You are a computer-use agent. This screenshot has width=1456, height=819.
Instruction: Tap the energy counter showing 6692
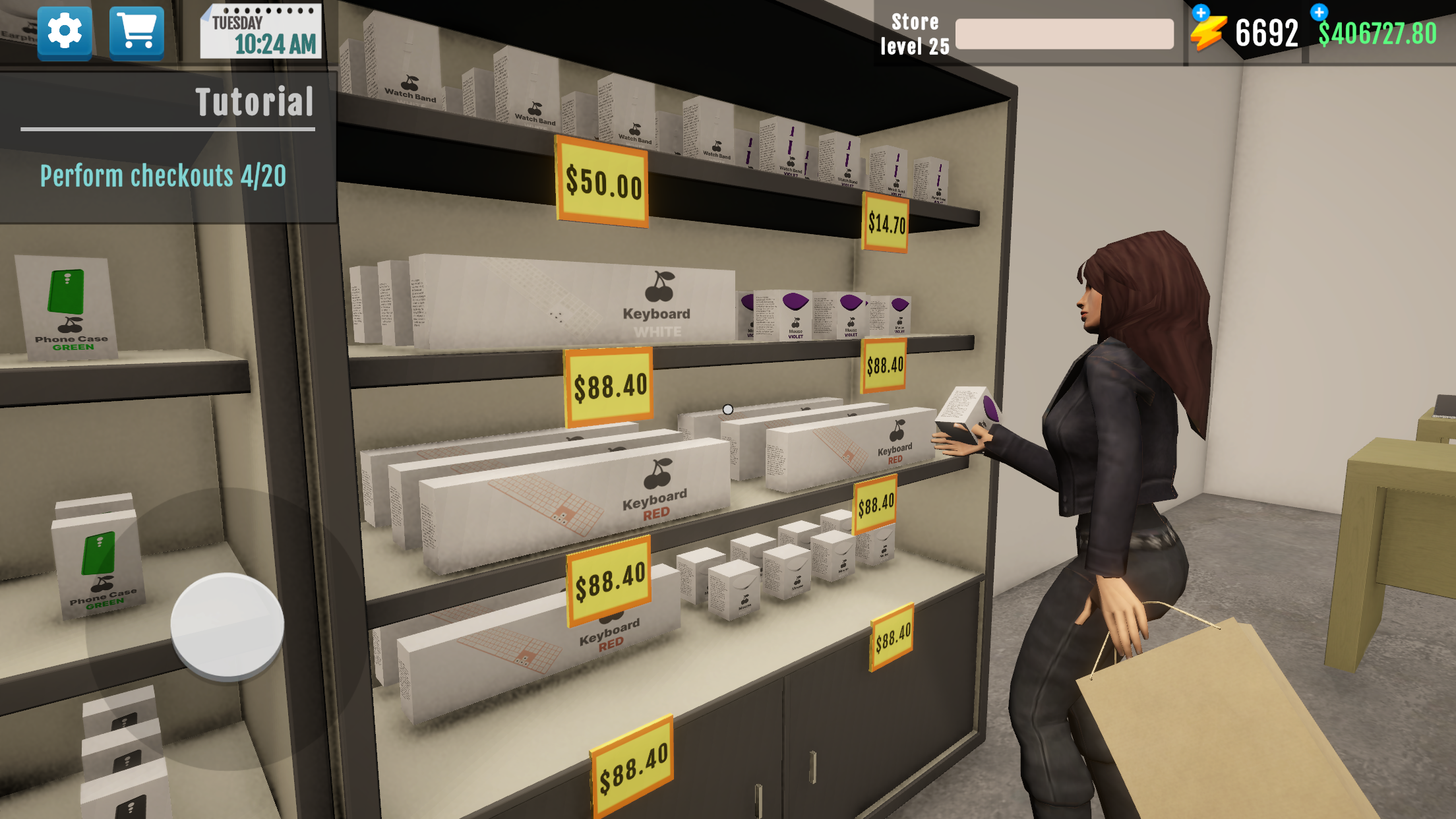pyautogui.click(x=1269, y=30)
